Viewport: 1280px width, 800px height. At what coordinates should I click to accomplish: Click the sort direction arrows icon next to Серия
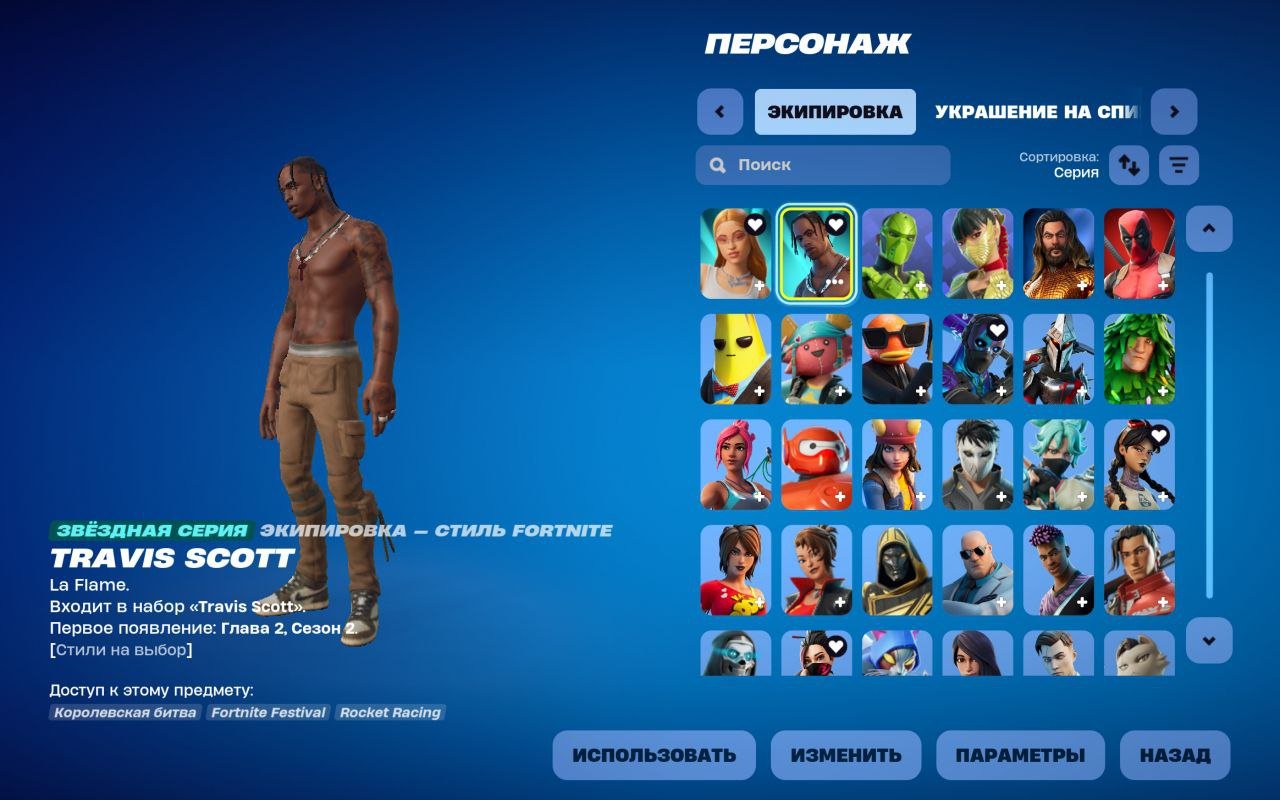pyautogui.click(x=1129, y=164)
